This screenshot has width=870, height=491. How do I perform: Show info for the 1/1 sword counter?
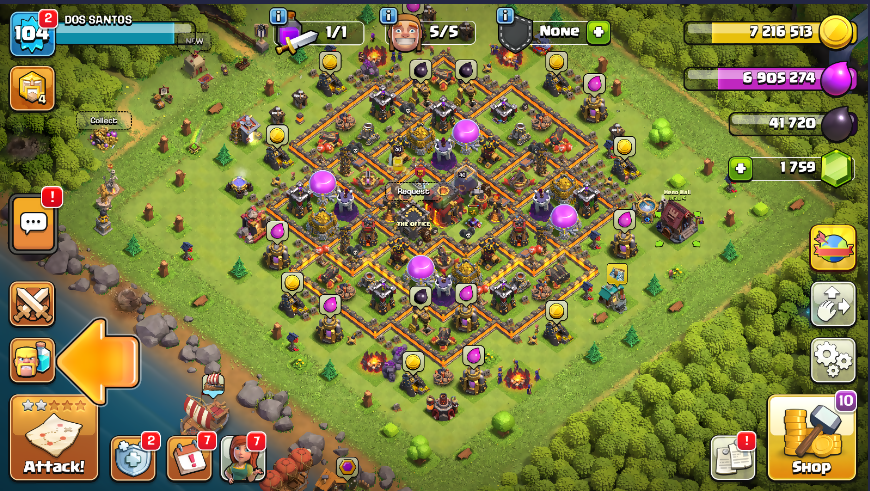coord(278,16)
